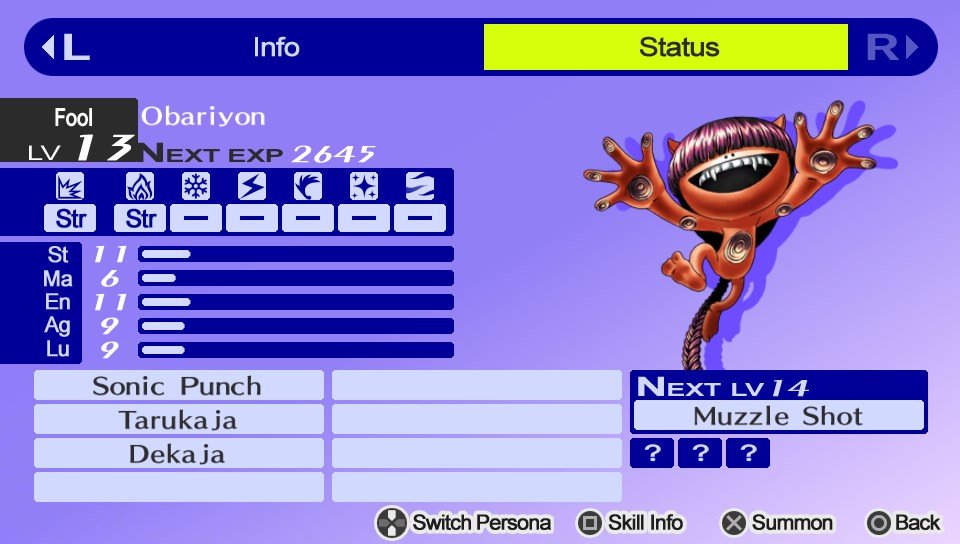Click the left L arrow in the tab bar
This screenshot has height=544, width=960.
click(65, 47)
